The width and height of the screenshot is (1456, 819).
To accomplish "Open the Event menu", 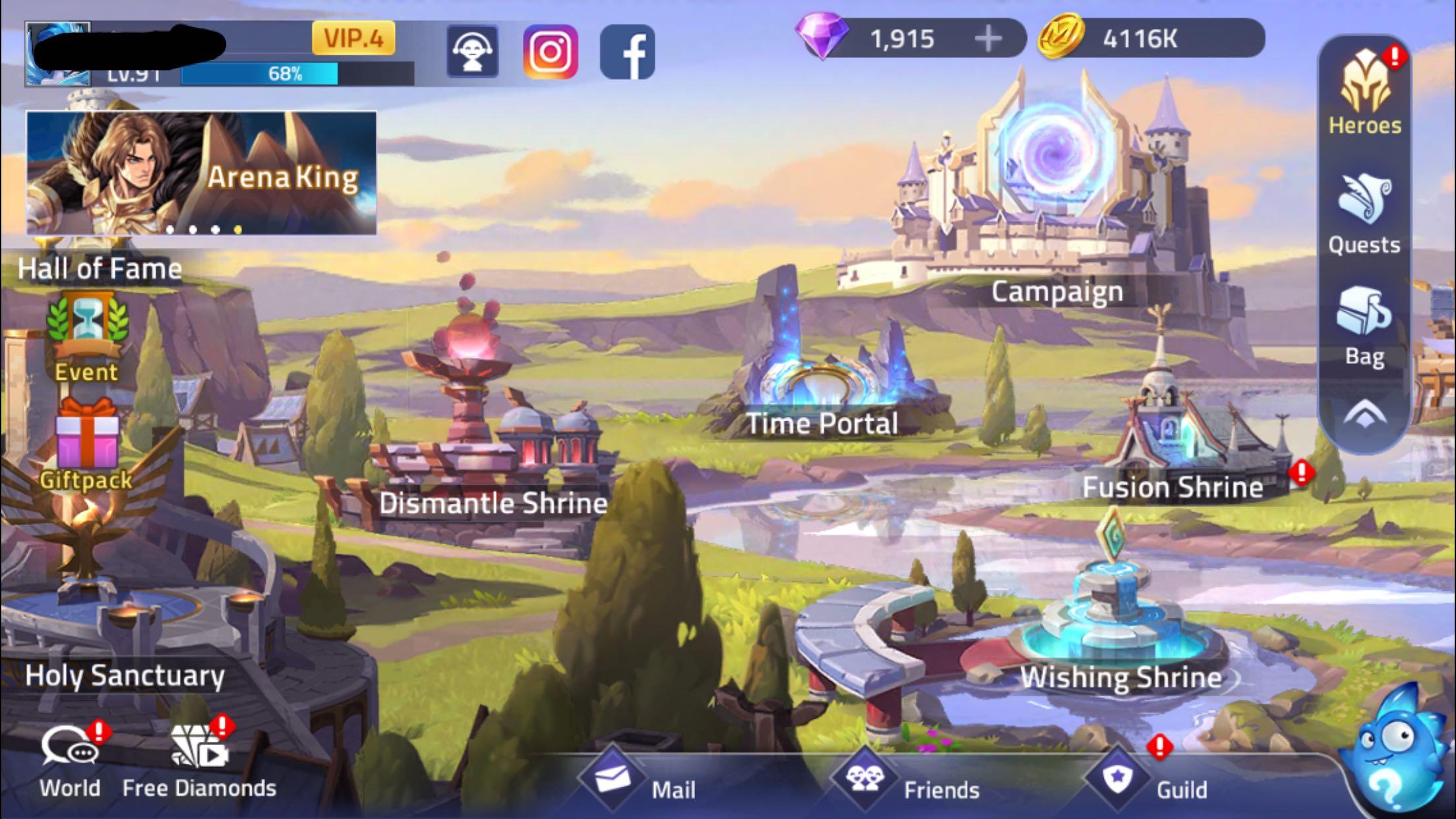I will pyautogui.click(x=86, y=336).
